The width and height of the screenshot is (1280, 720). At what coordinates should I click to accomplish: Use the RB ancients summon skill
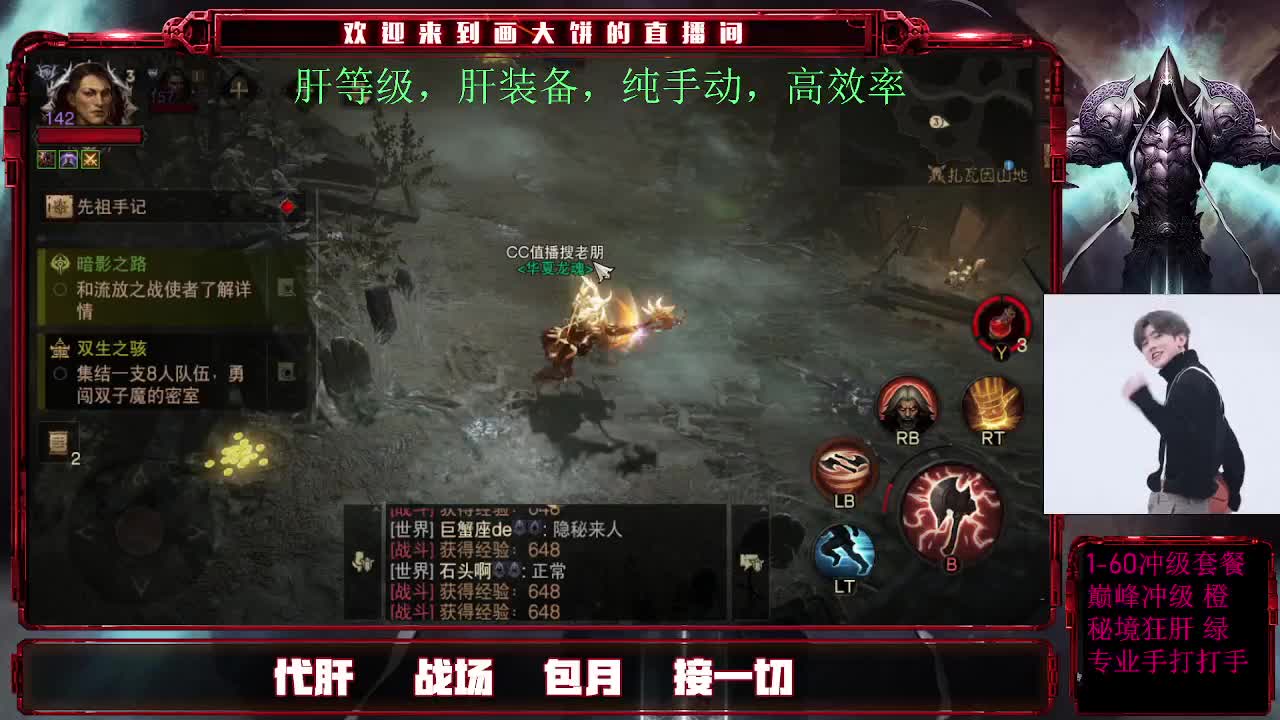point(908,404)
